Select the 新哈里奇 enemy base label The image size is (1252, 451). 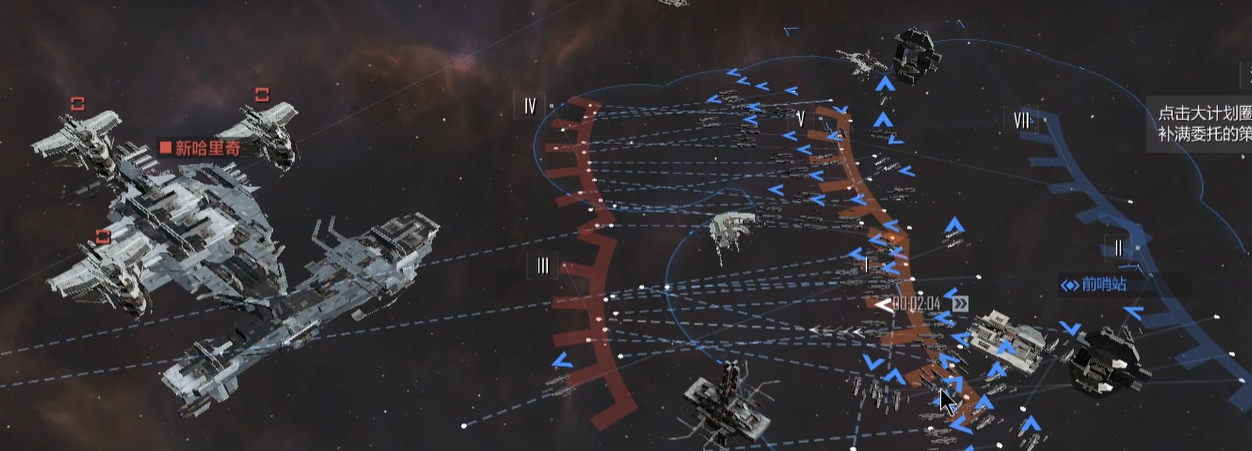(200, 148)
